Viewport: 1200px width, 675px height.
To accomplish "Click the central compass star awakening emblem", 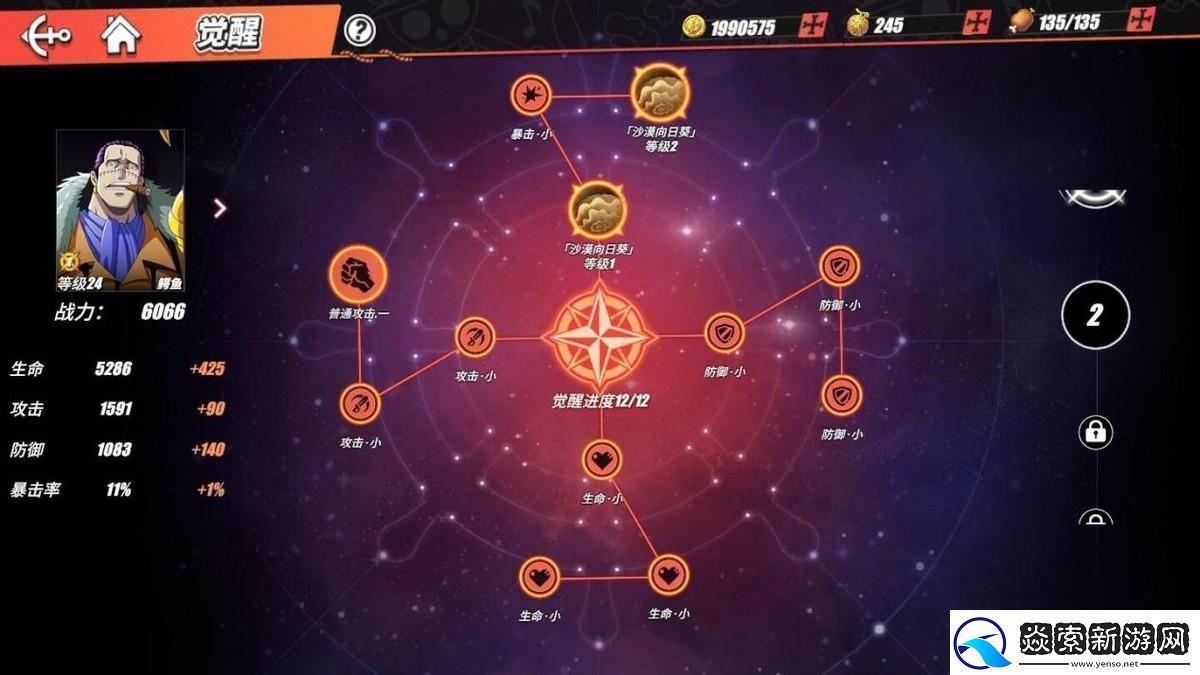I will (x=599, y=337).
